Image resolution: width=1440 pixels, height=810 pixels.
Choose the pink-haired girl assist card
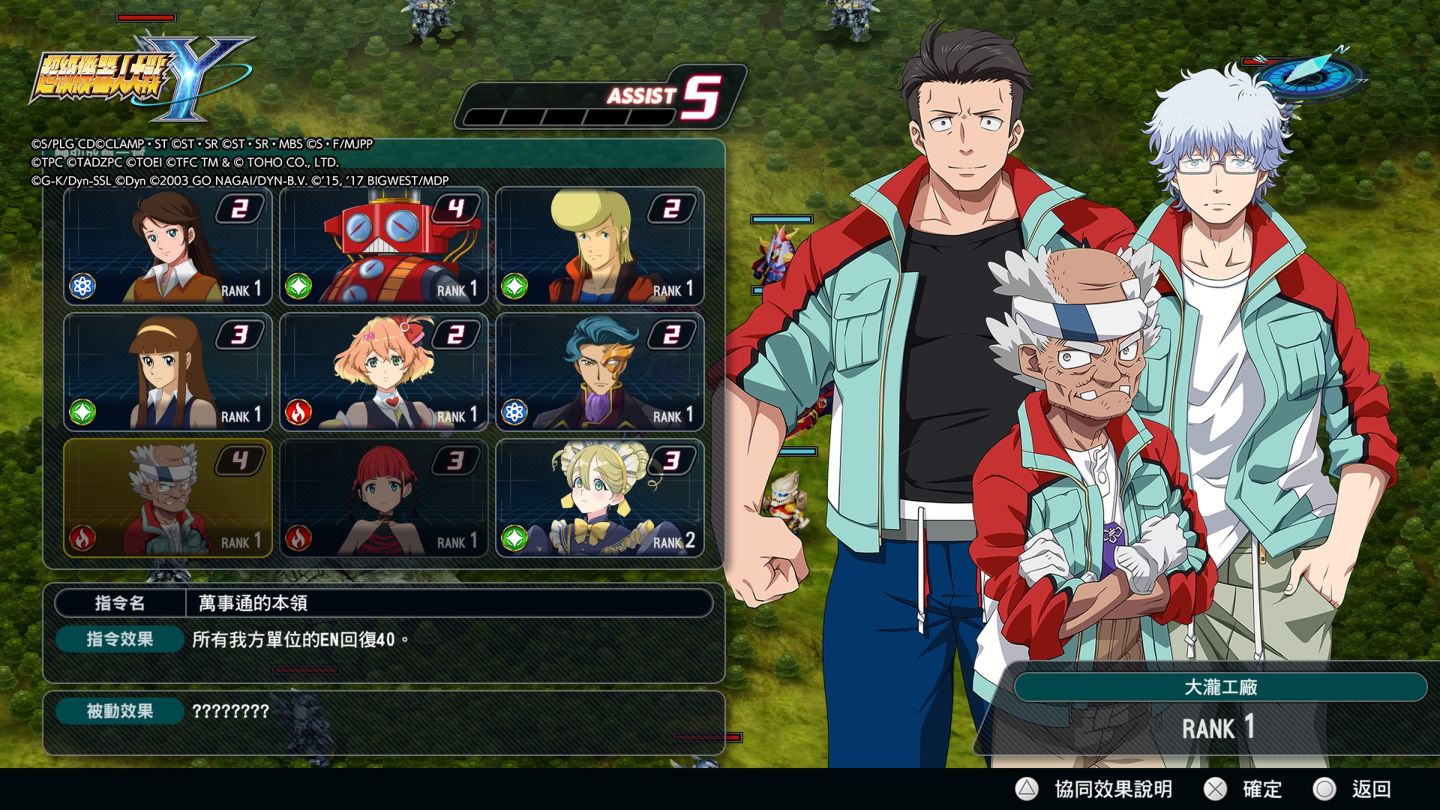[384, 372]
